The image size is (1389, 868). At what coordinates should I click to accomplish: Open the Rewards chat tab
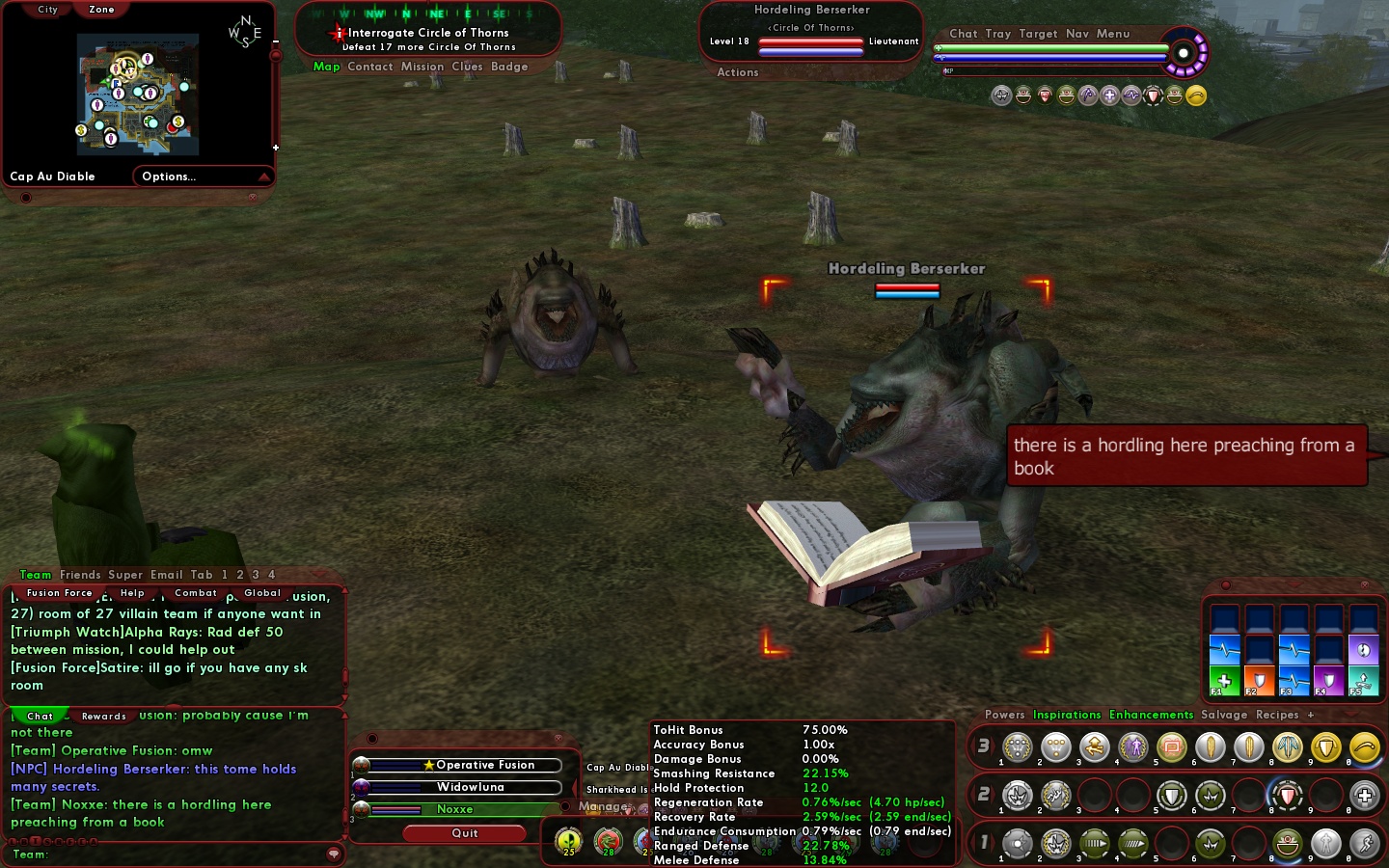pyautogui.click(x=104, y=716)
